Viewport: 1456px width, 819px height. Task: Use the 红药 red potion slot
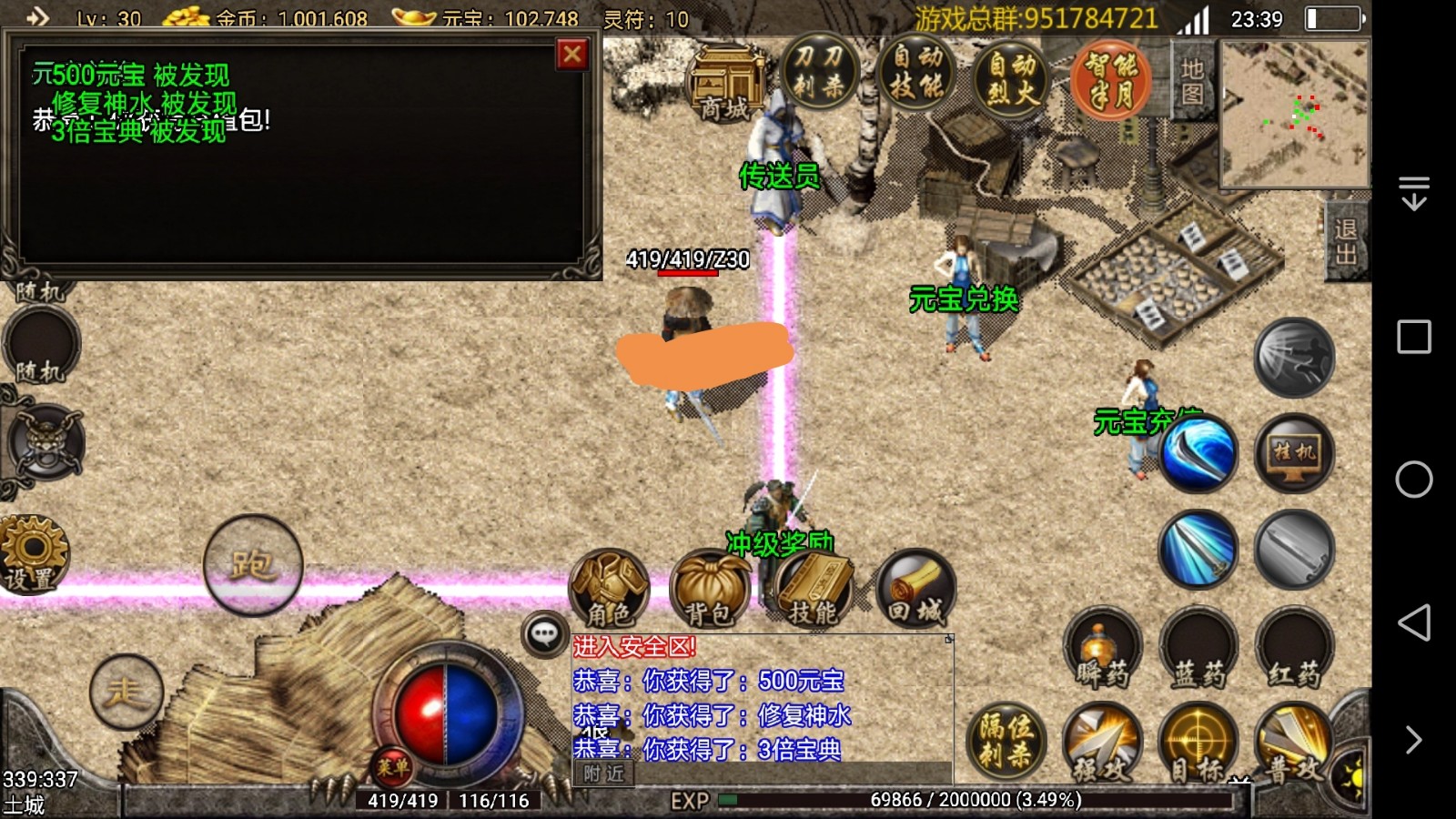coord(1293,648)
